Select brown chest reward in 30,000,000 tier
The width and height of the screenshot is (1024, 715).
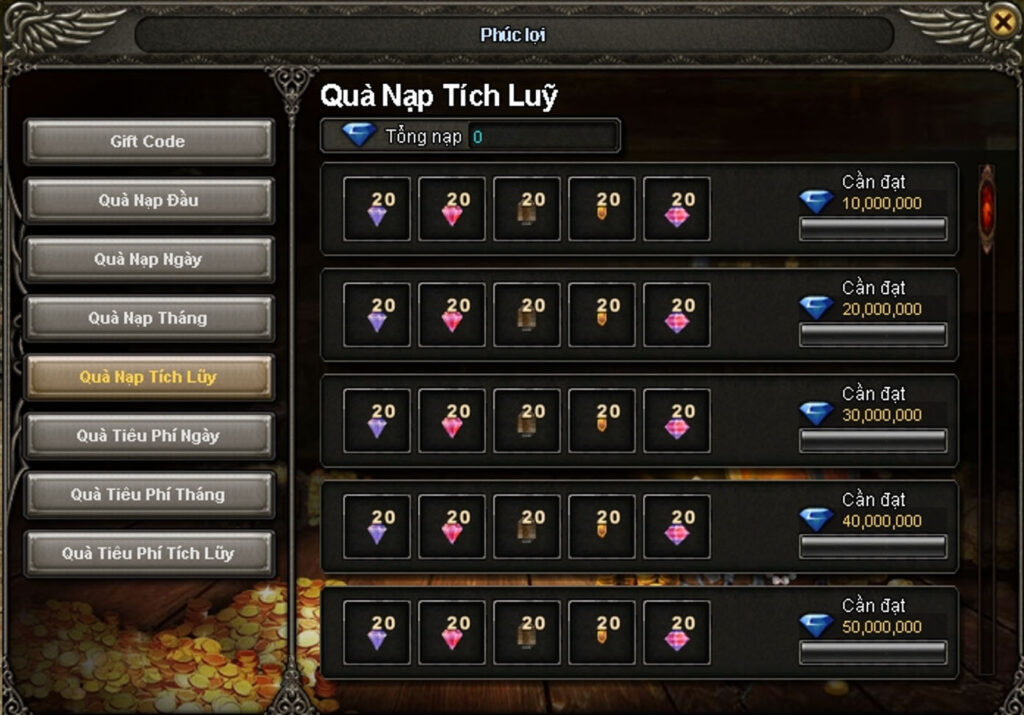pos(527,421)
